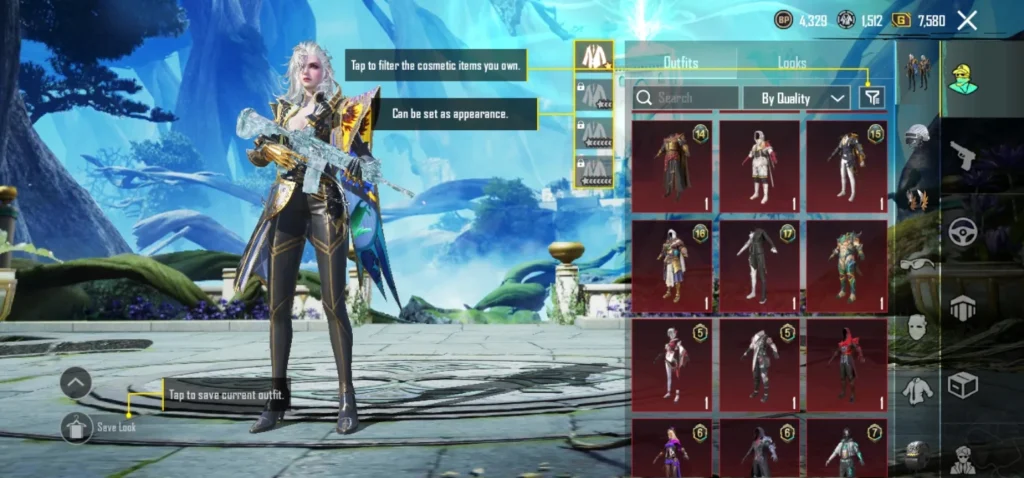This screenshot has height=478, width=1024.
Task: Click the outfit Search field
Action: click(686, 98)
